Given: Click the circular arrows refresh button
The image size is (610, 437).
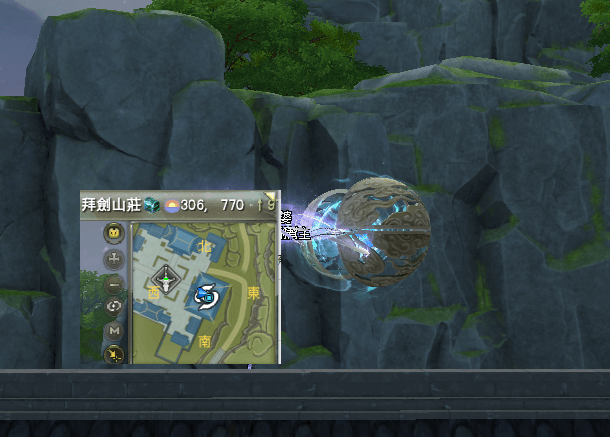Looking at the screenshot, I should tap(114, 306).
